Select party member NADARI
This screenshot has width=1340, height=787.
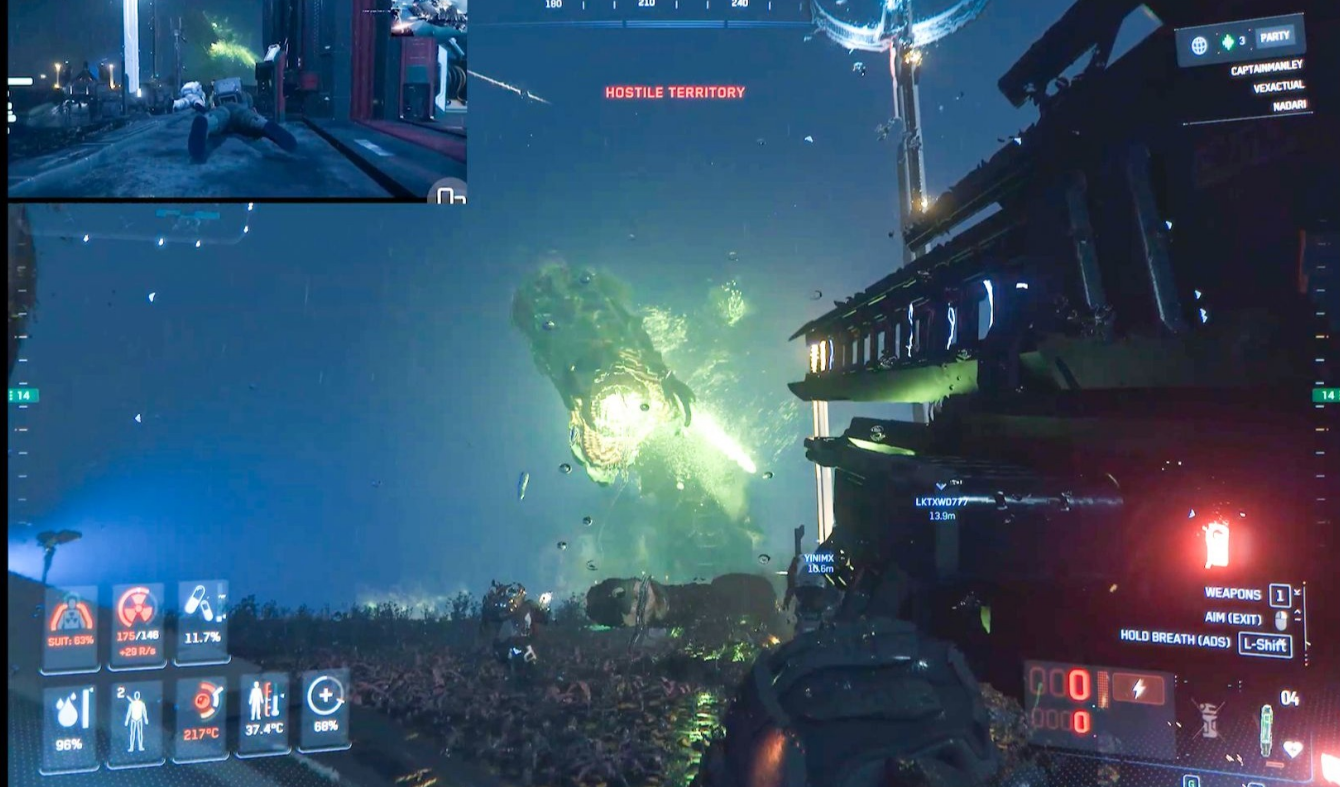pyautogui.click(x=1289, y=105)
